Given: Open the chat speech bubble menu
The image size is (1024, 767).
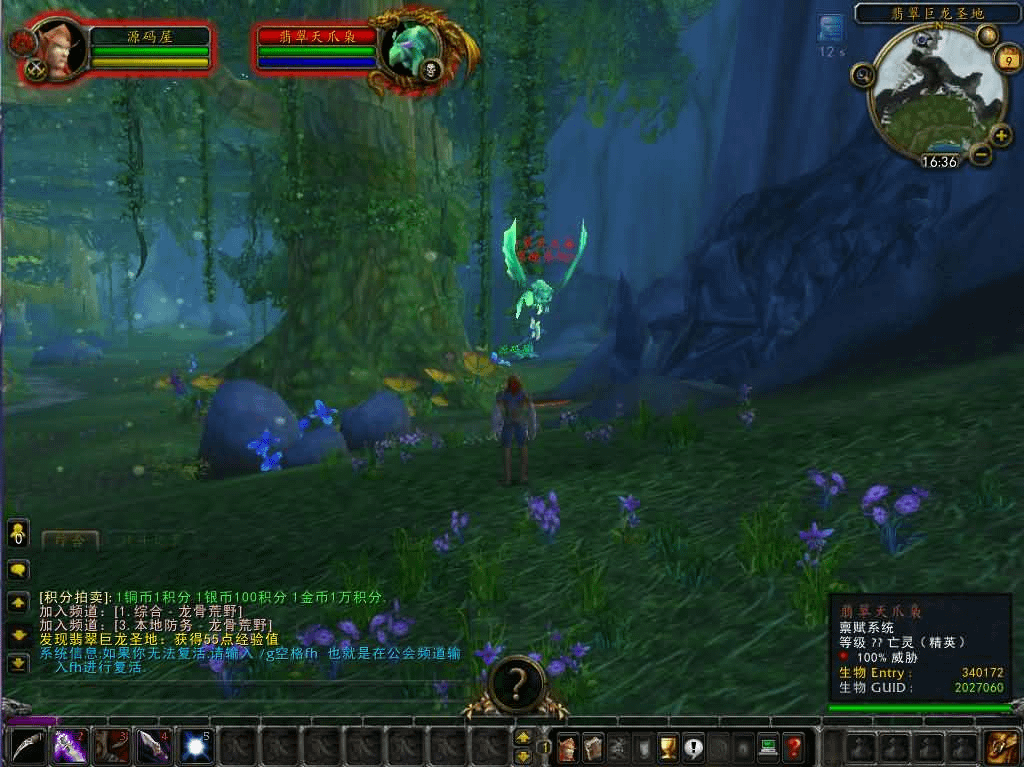Looking at the screenshot, I should [x=18, y=570].
